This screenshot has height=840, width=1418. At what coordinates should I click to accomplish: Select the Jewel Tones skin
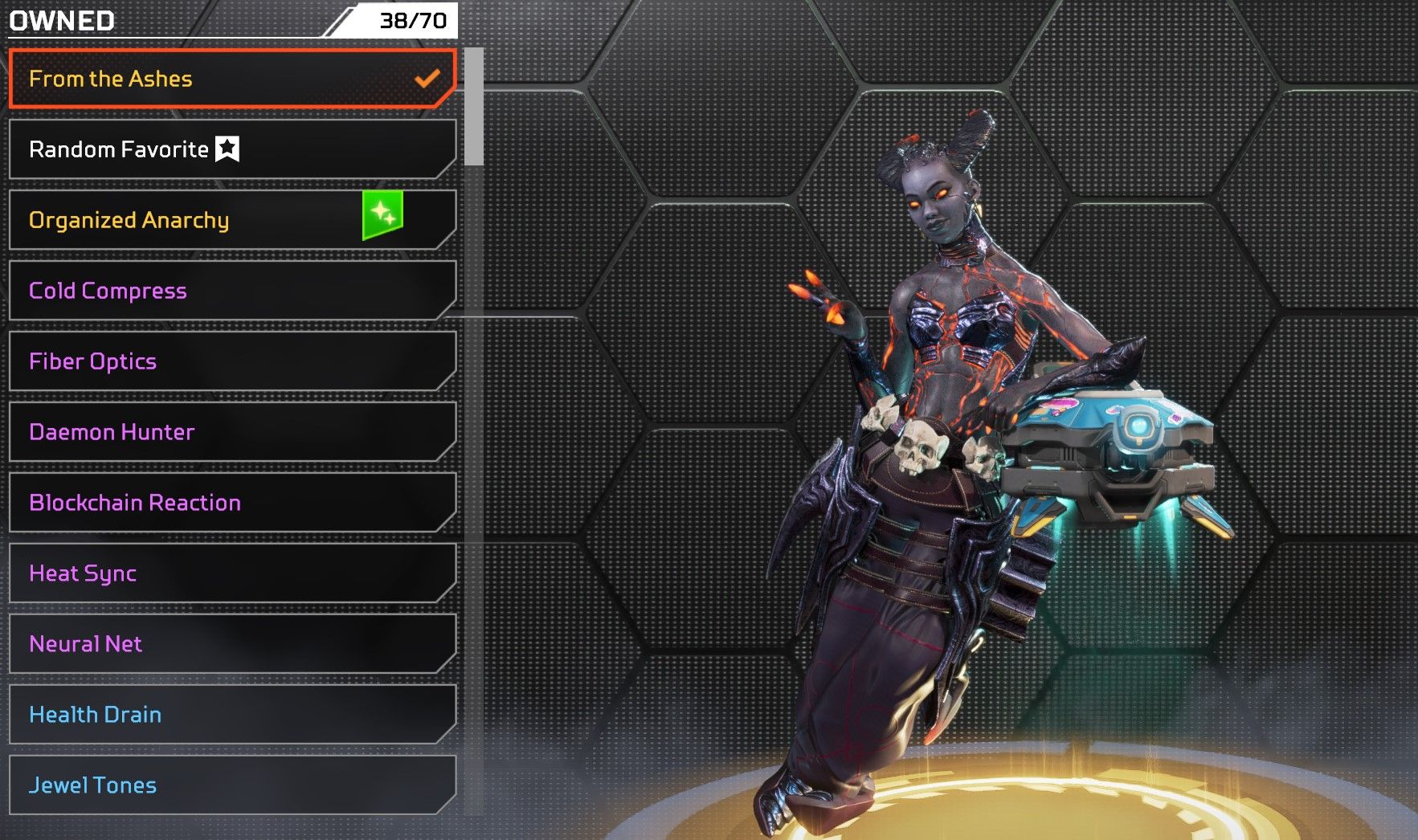click(231, 785)
